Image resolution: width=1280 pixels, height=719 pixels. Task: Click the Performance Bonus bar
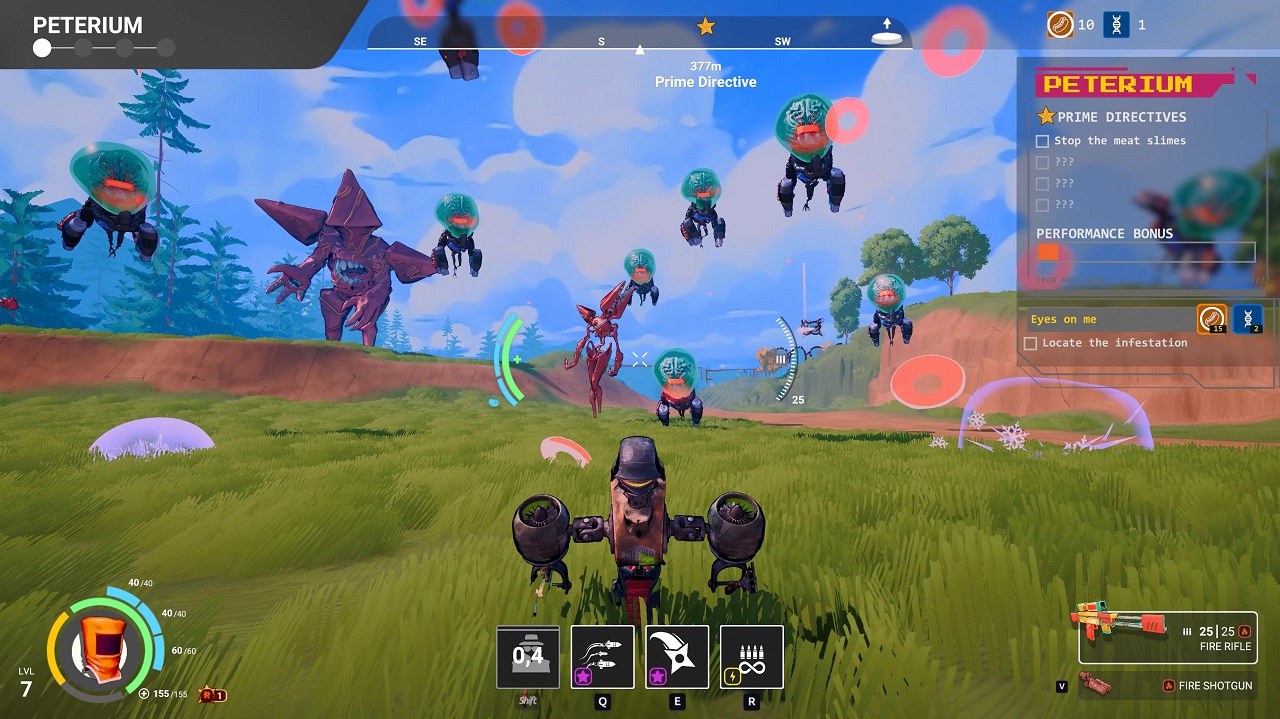point(1145,252)
